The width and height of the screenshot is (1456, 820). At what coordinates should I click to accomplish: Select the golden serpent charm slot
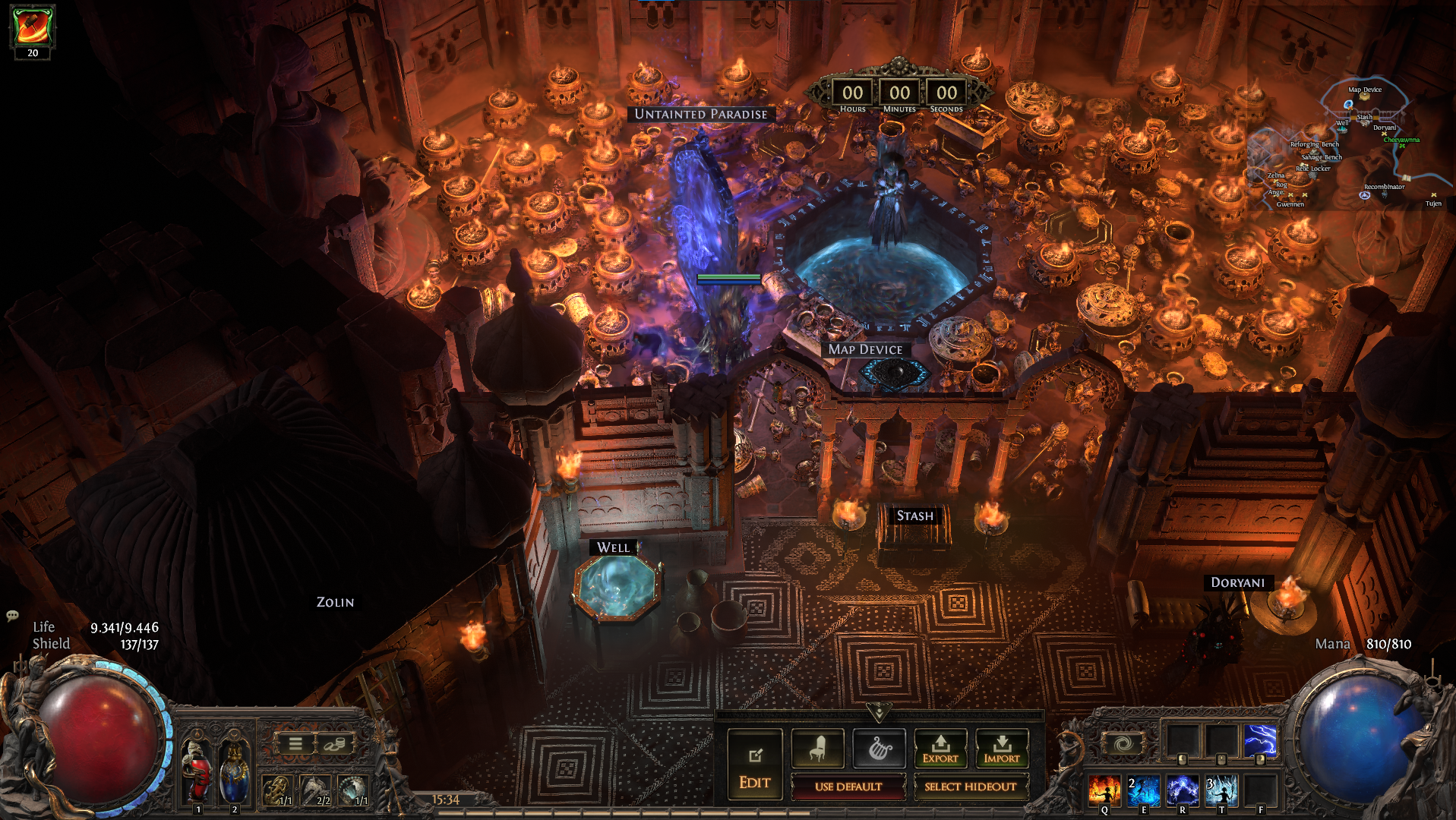[x=276, y=790]
